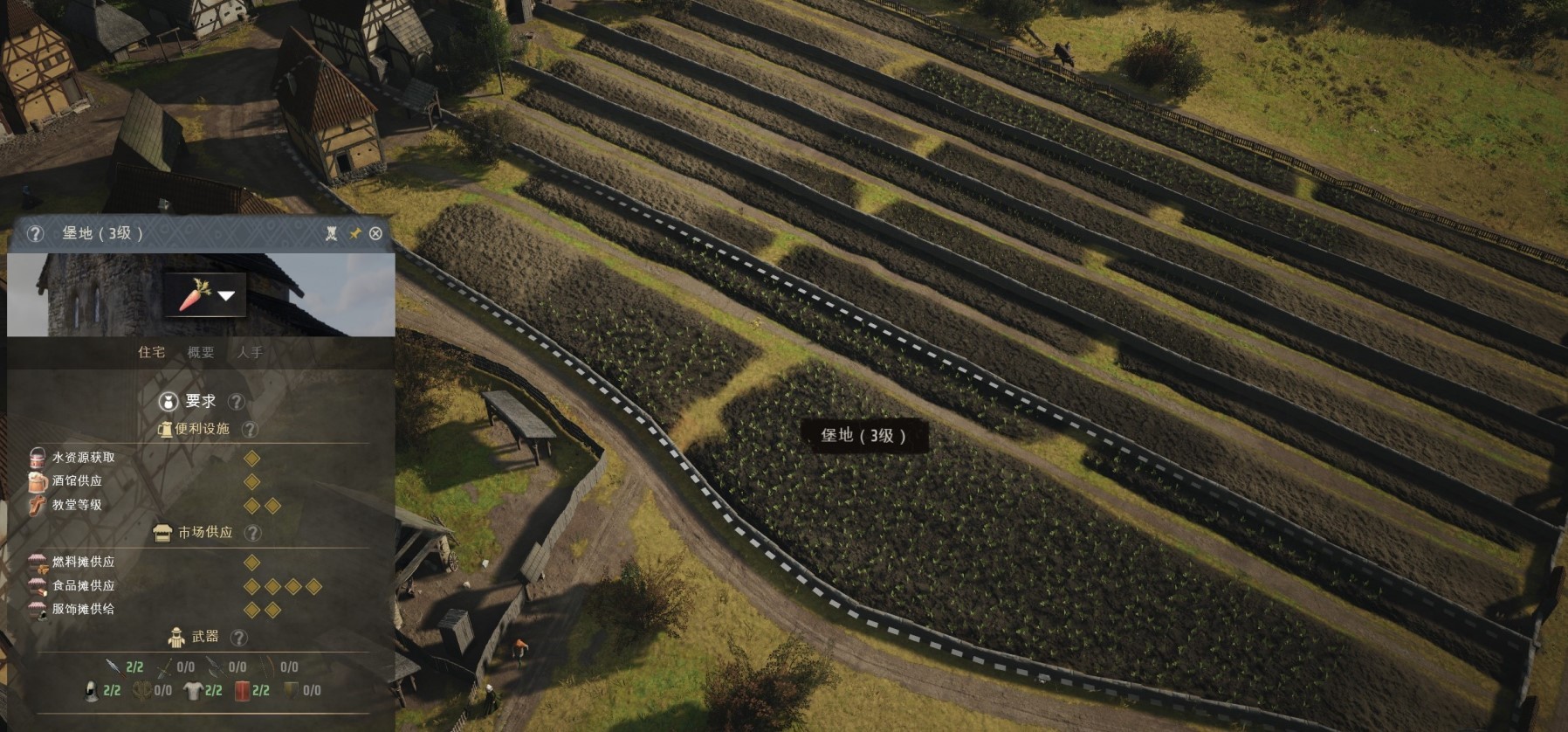This screenshot has height=732, width=1568.
Task: Click the tower icon in panel header
Action: point(332,233)
